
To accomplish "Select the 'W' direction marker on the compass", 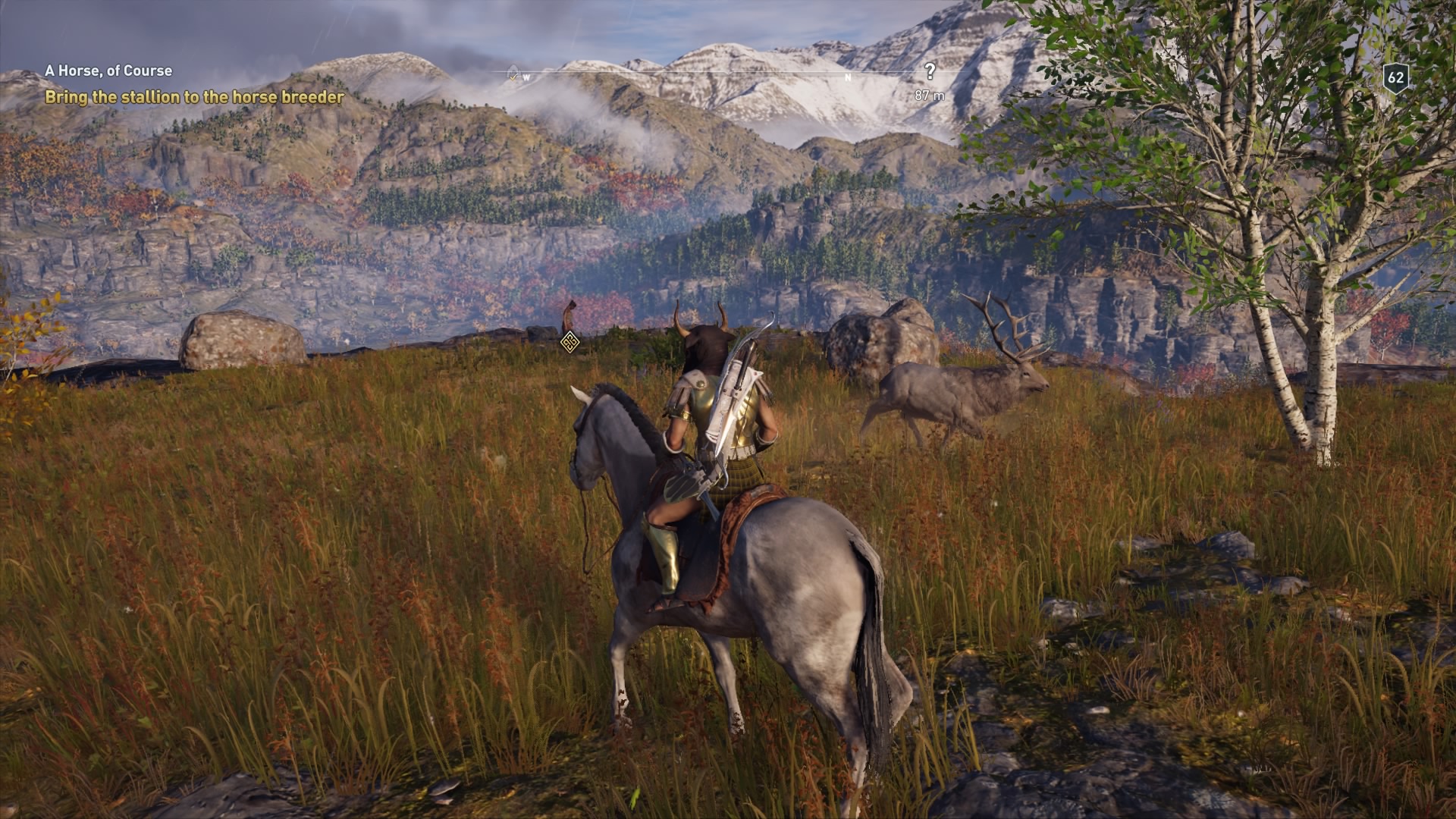I will click(x=526, y=77).
